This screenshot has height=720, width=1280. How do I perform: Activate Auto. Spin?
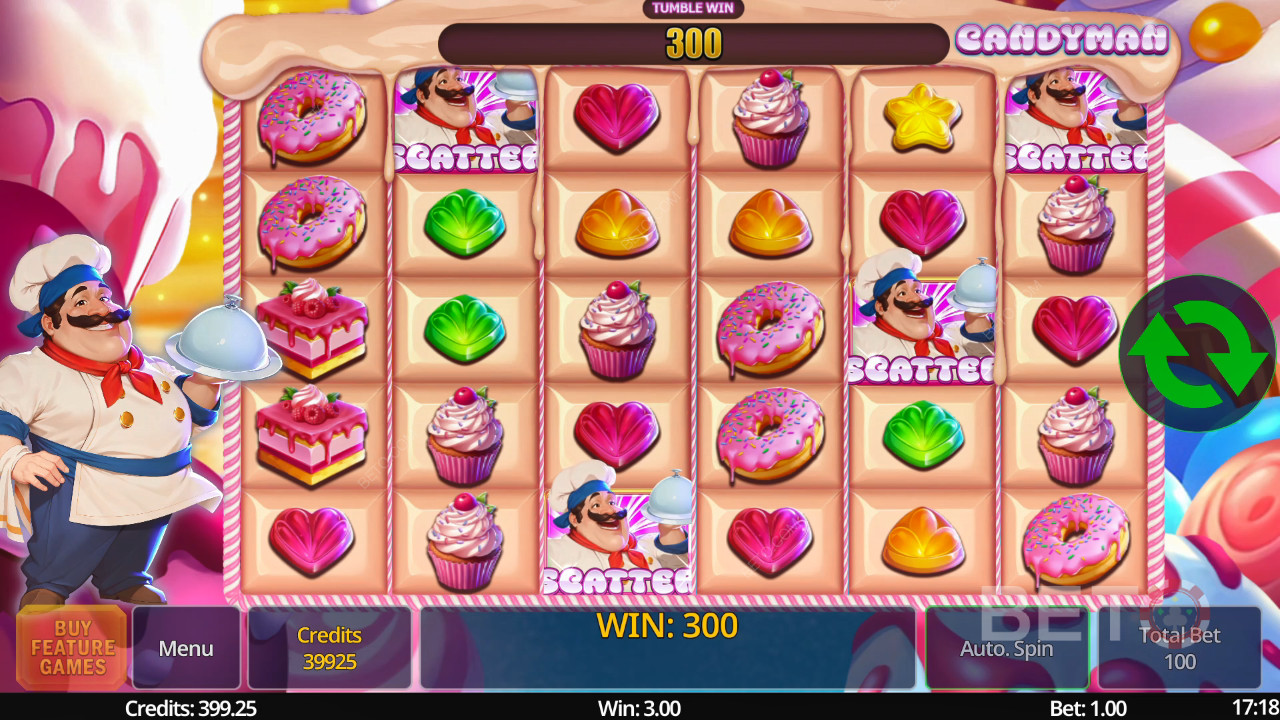point(1006,648)
